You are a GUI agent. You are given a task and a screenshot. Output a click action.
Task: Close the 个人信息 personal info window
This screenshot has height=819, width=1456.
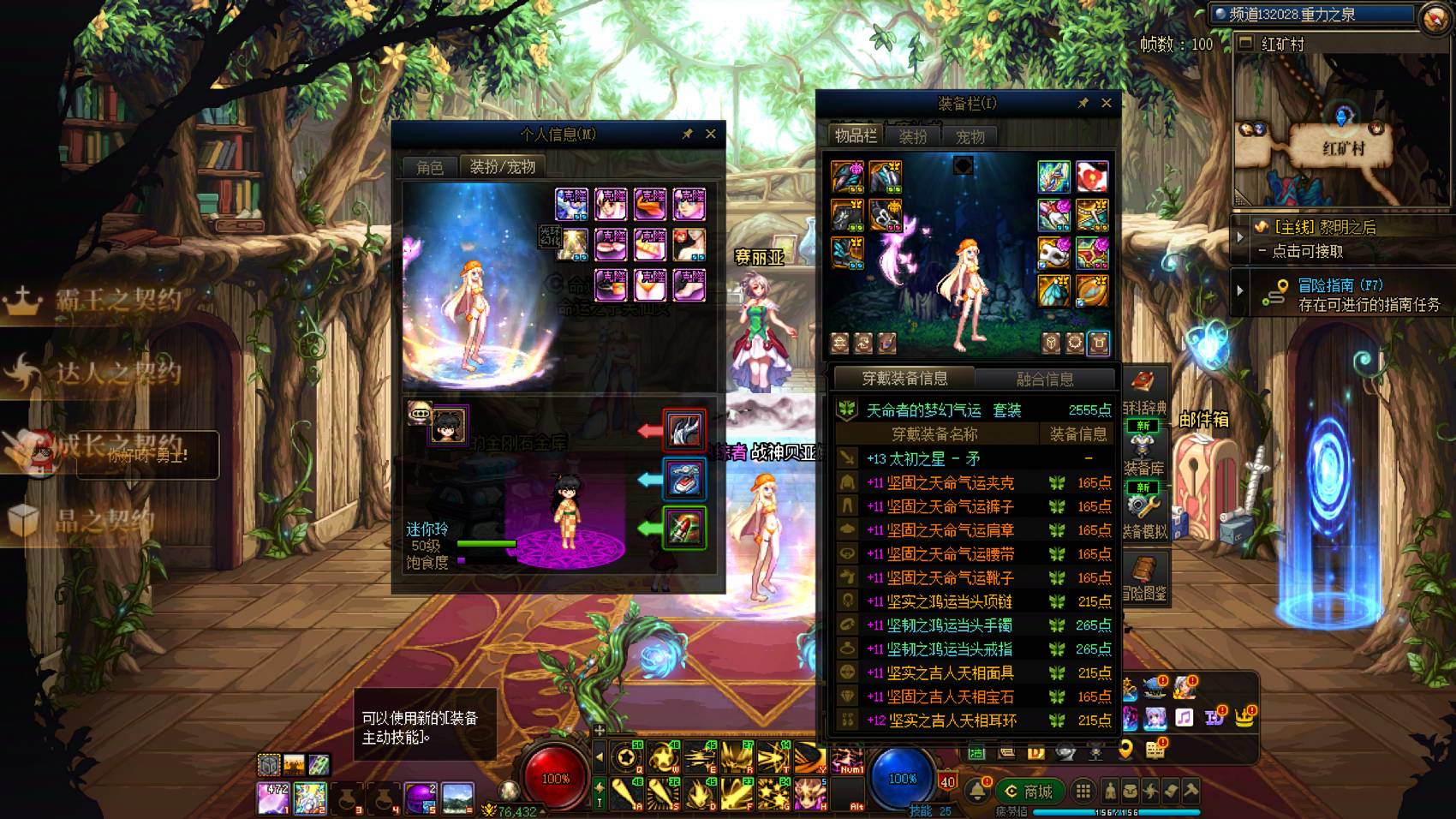click(x=710, y=134)
